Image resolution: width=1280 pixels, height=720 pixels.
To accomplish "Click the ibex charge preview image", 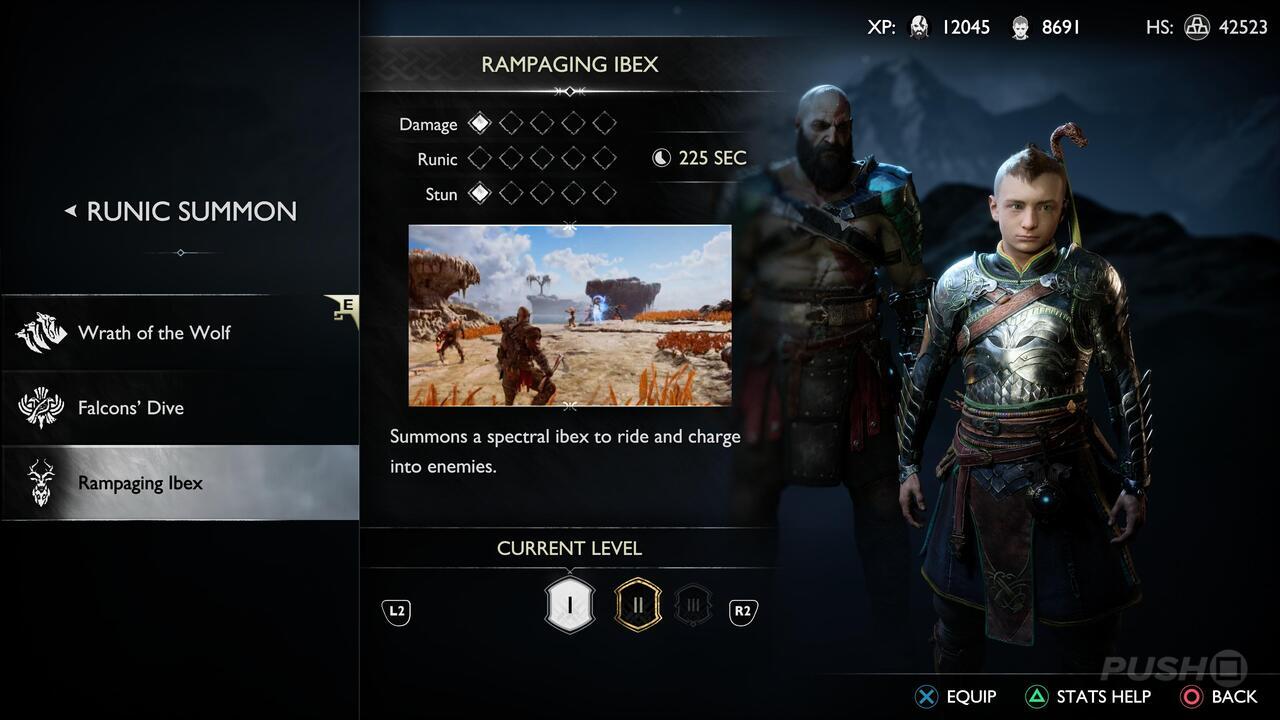I will [570, 315].
